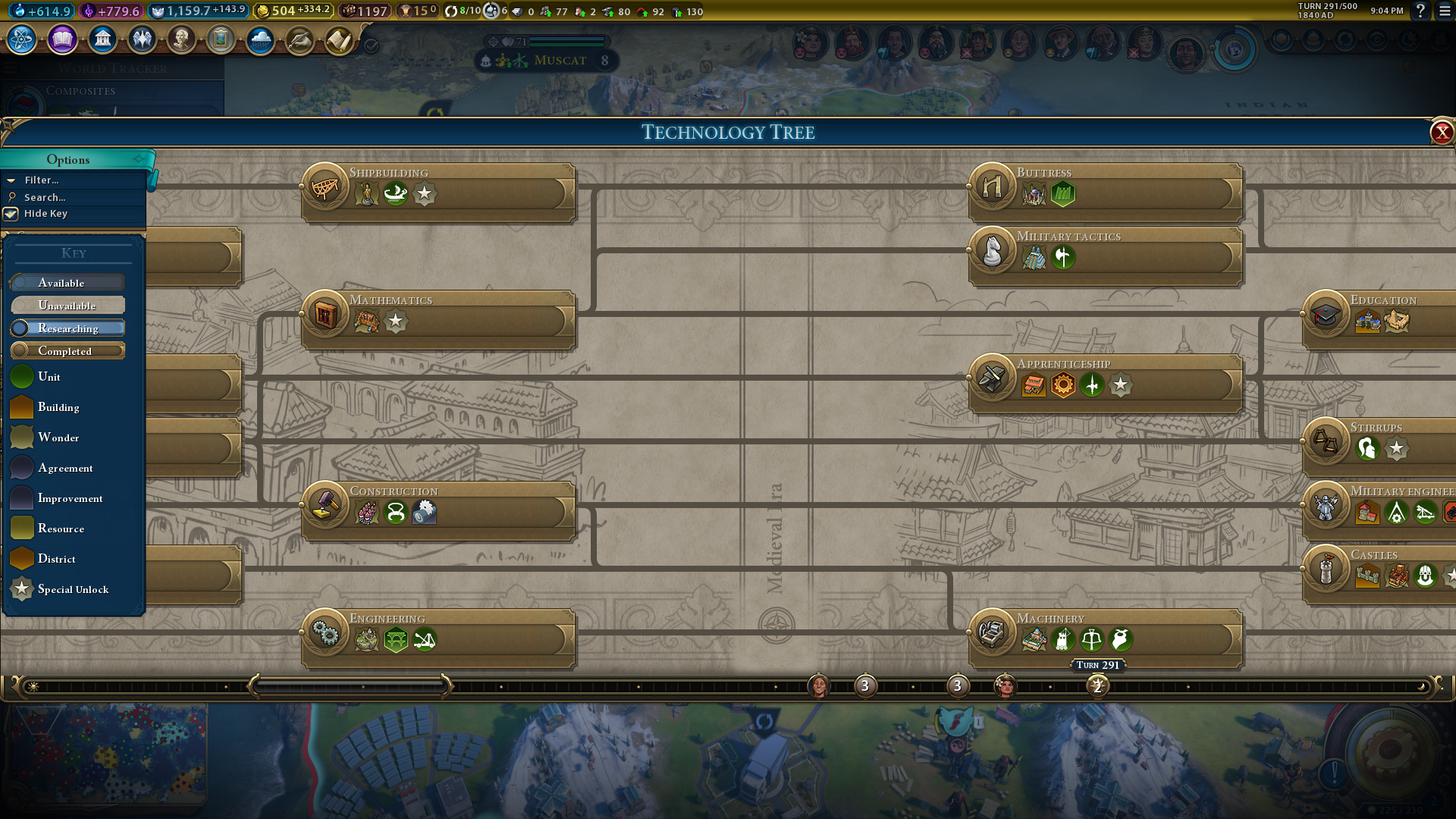This screenshot has height=819, width=1456.
Task: Open the Civilopedia question mark help
Action: pyautogui.click(x=1420, y=11)
